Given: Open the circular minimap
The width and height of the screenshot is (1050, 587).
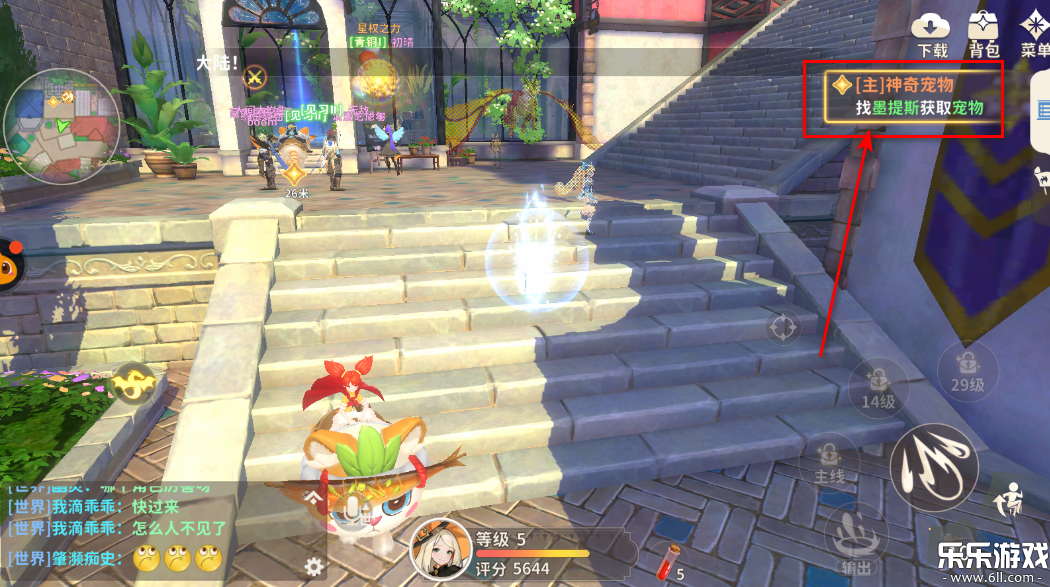Looking at the screenshot, I should click(62, 125).
